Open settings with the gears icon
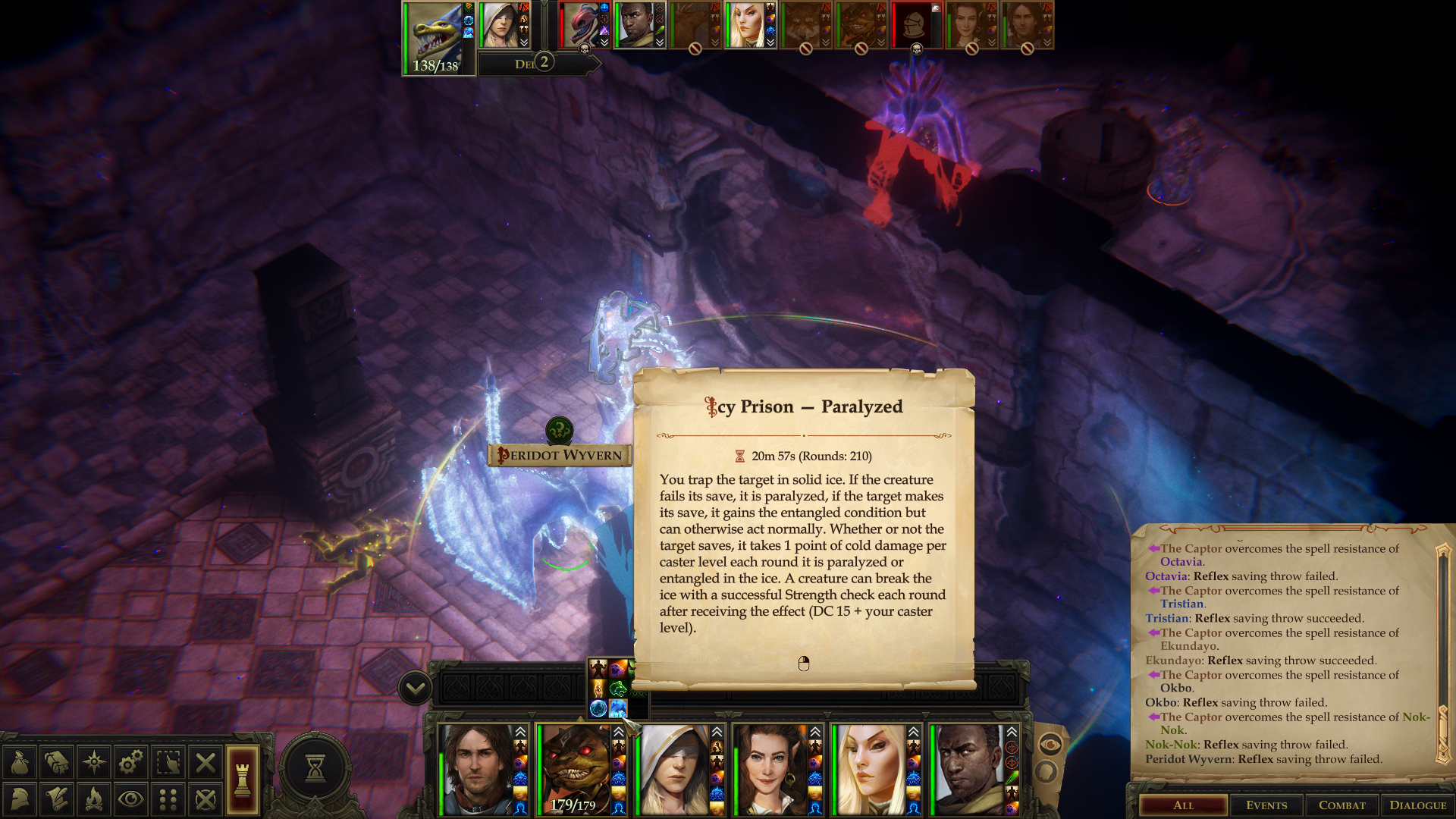The width and height of the screenshot is (1456, 819). click(x=131, y=762)
